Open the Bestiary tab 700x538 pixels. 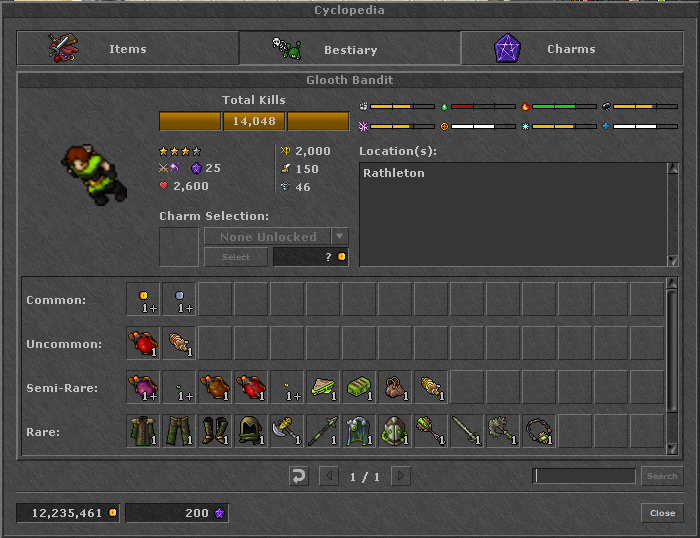tap(350, 49)
